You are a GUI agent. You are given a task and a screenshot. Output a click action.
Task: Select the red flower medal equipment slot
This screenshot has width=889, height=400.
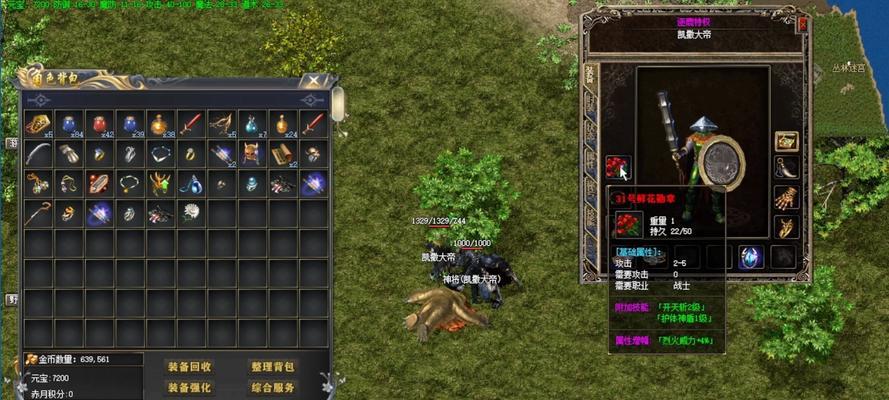click(616, 165)
